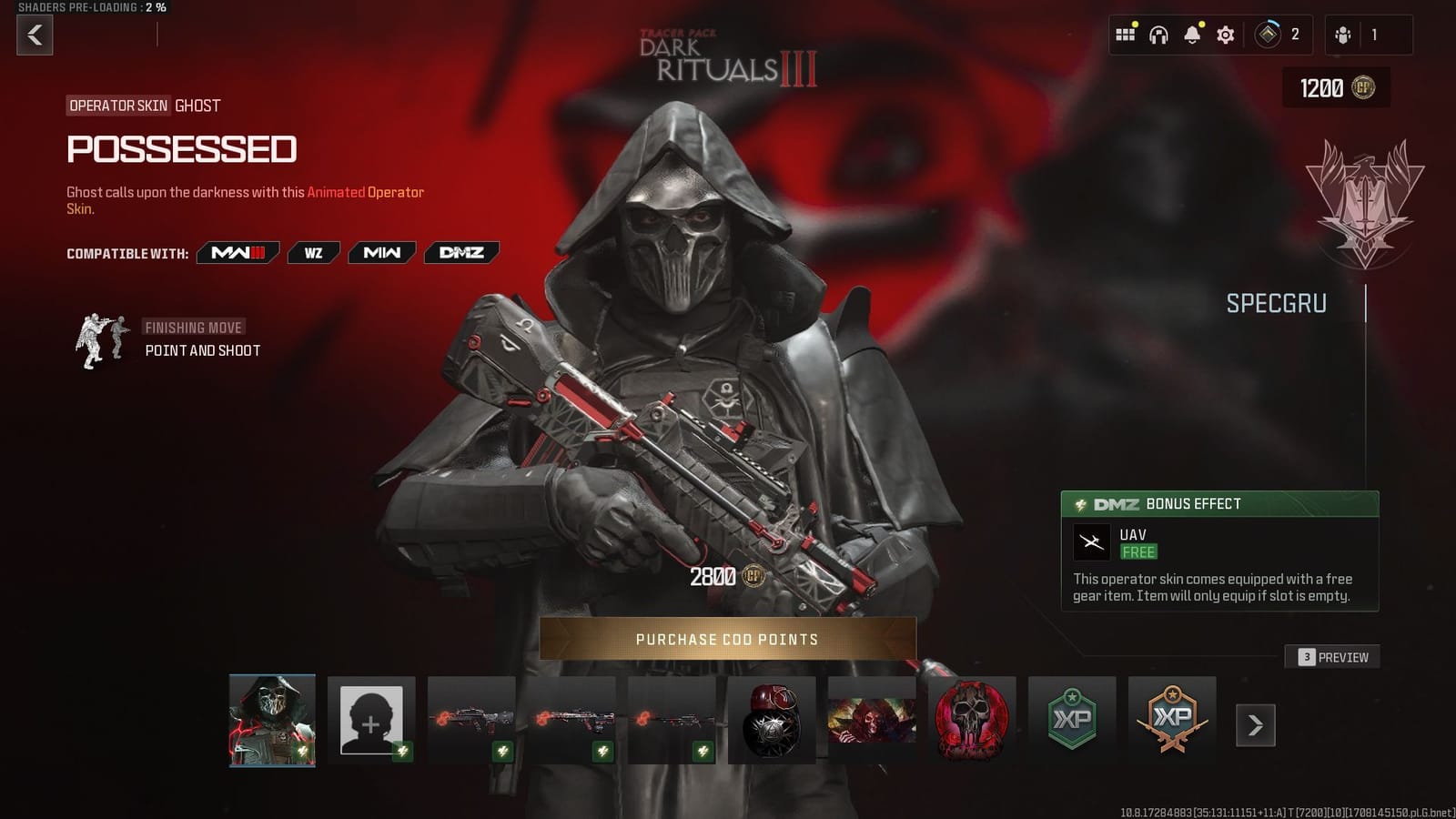The width and height of the screenshot is (1456, 819).
Task: Click the channels grid icon
Action: pyautogui.click(x=1126, y=34)
